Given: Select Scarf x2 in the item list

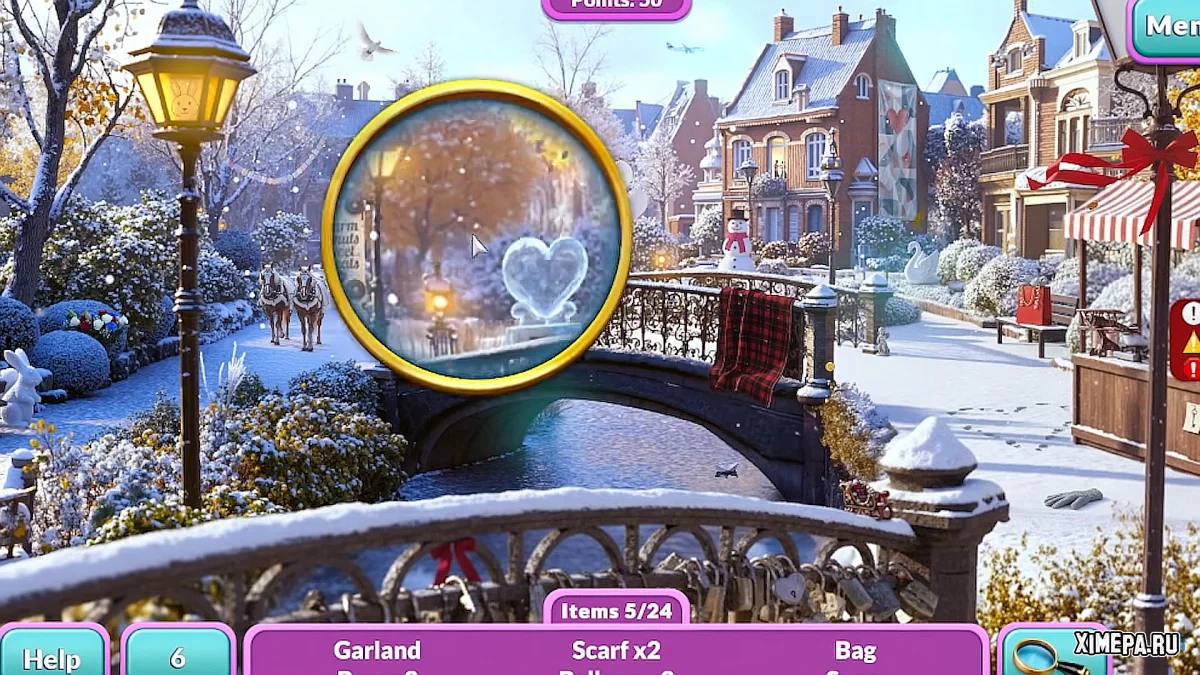Looking at the screenshot, I should pyautogui.click(x=616, y=651).
